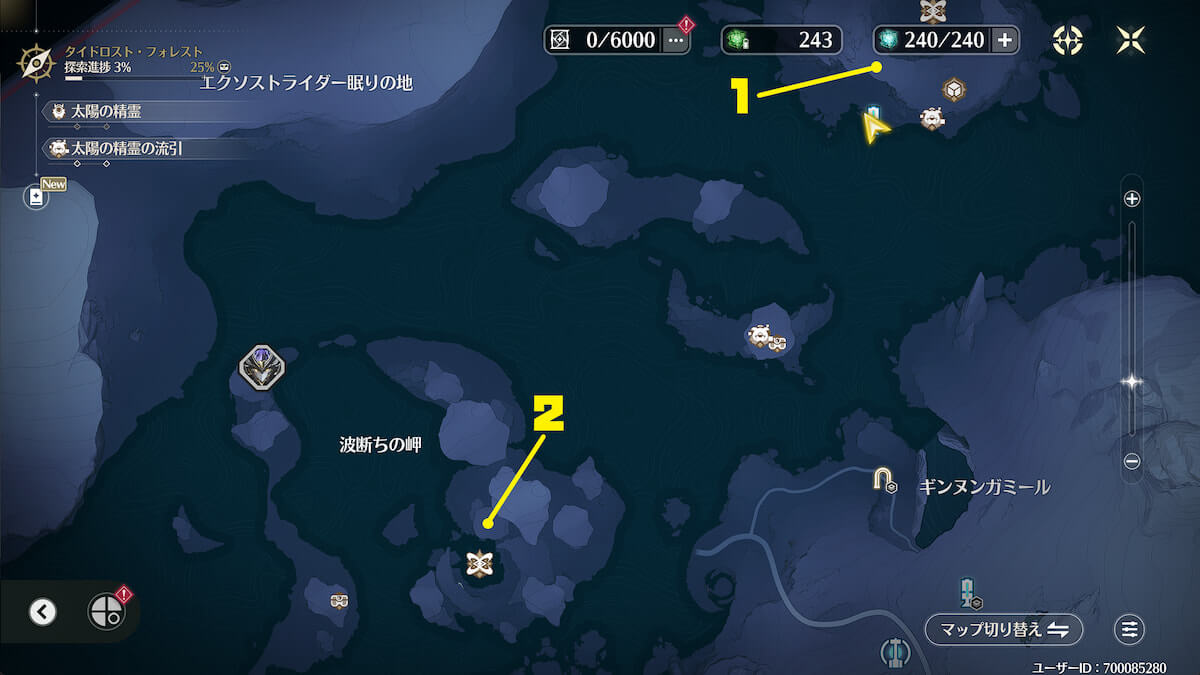Select the map marker below yellow line 2
Viewport: 1200px width, 675px height.
pyautogui.click(x=479, y=564)
